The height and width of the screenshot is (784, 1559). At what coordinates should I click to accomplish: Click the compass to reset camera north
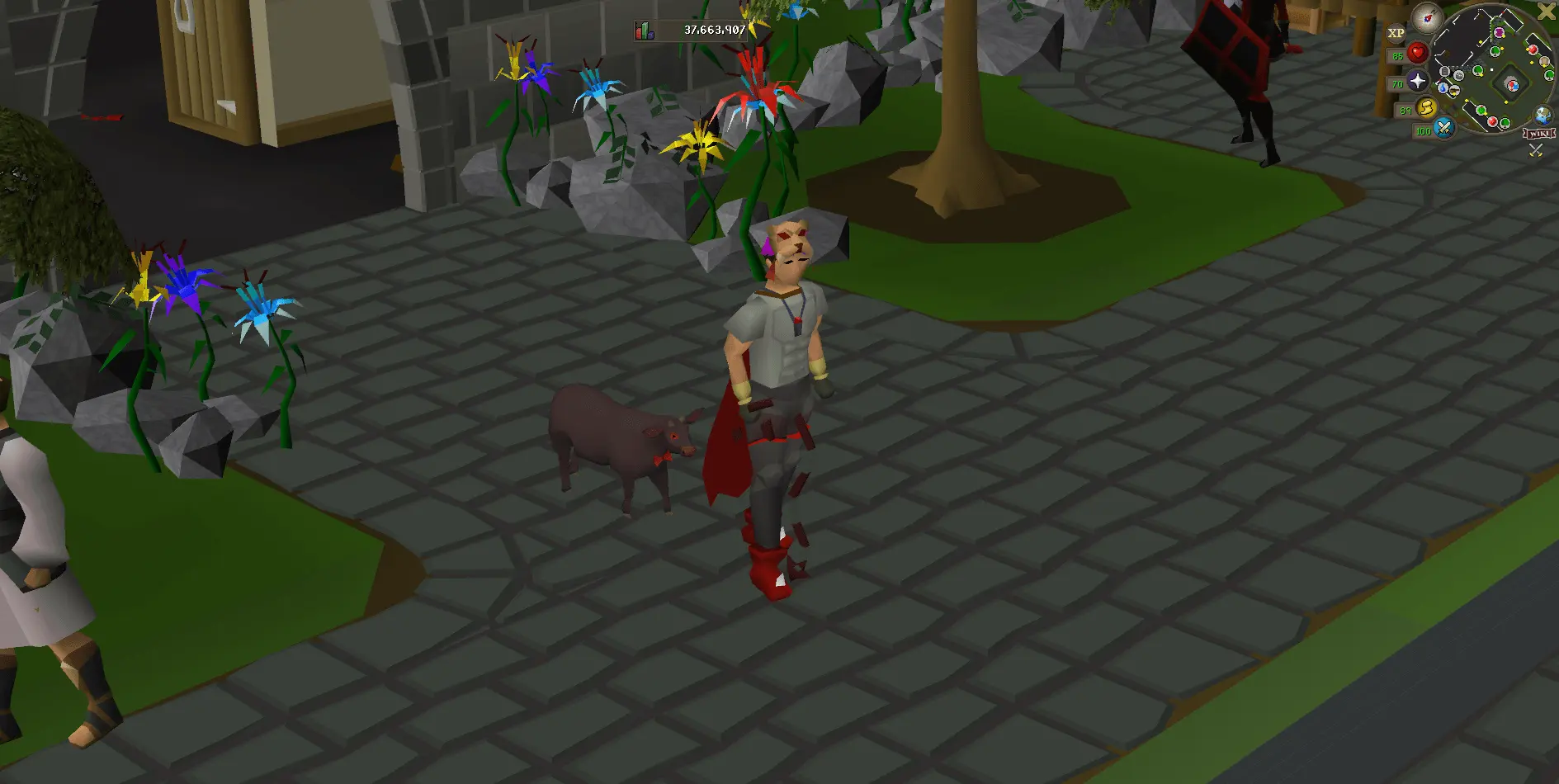1426,18
